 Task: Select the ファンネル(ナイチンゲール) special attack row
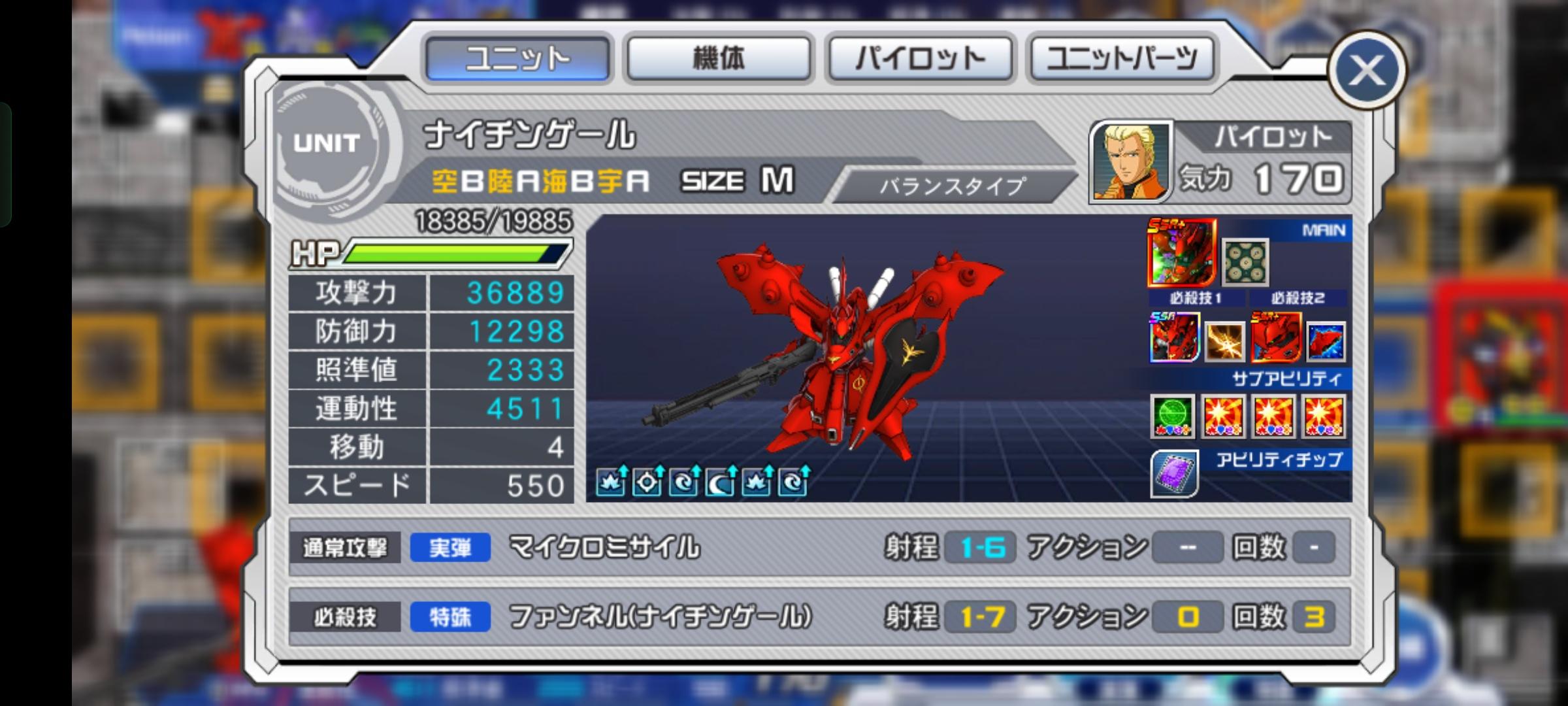pyautogui.click(x=819, y=617)
